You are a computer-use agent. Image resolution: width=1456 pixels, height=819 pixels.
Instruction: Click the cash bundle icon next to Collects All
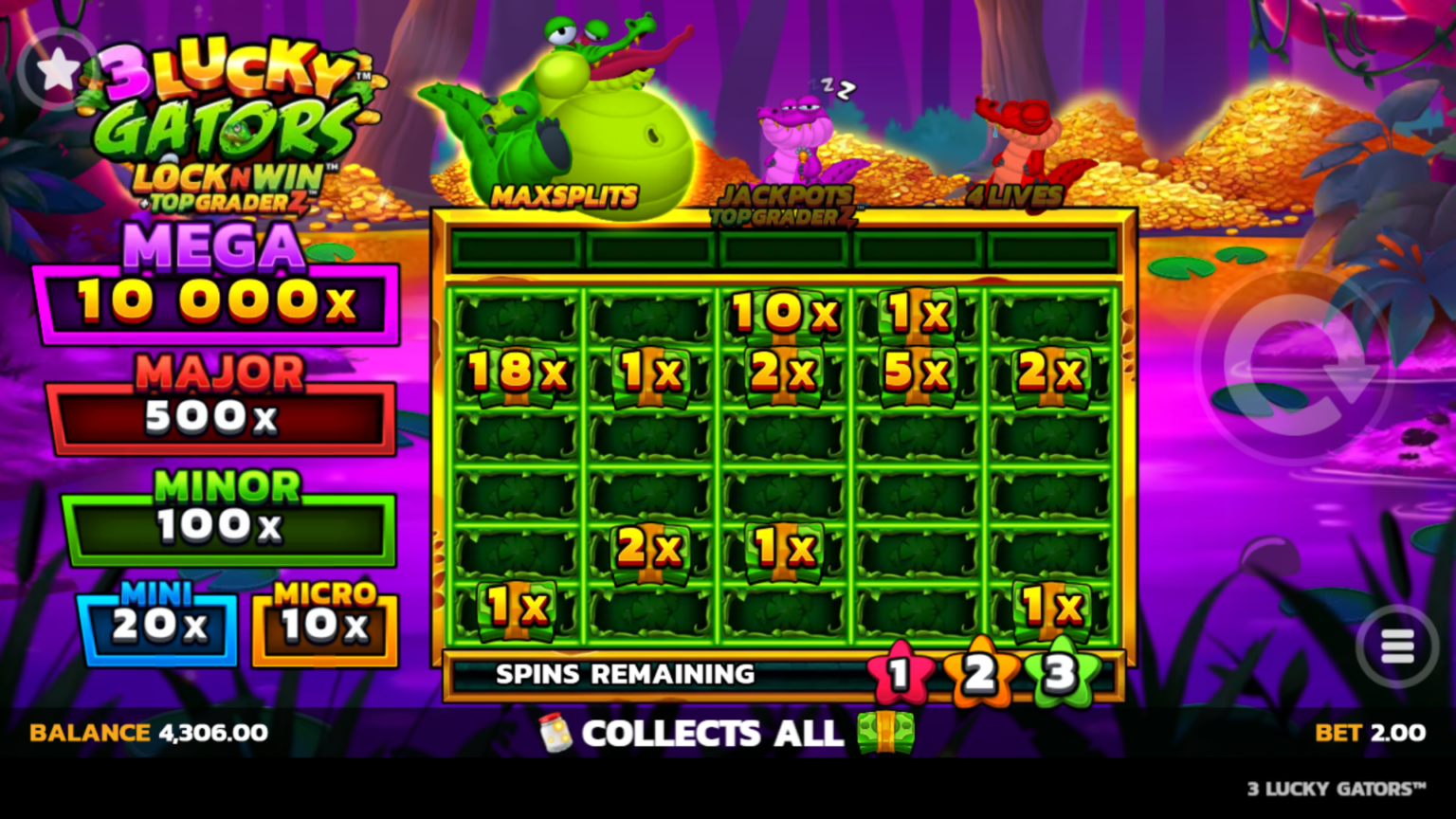[x=885, y=735]
